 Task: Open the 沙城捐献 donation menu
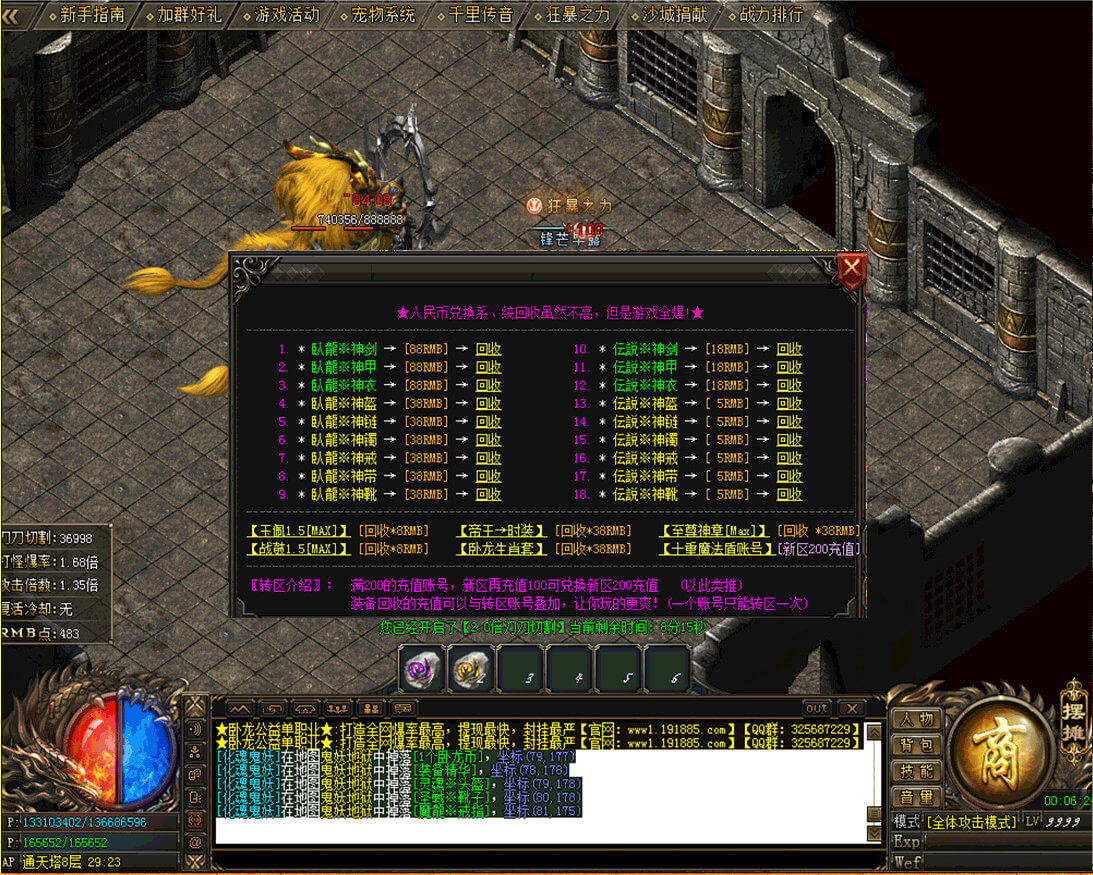(x=674, y=15)
